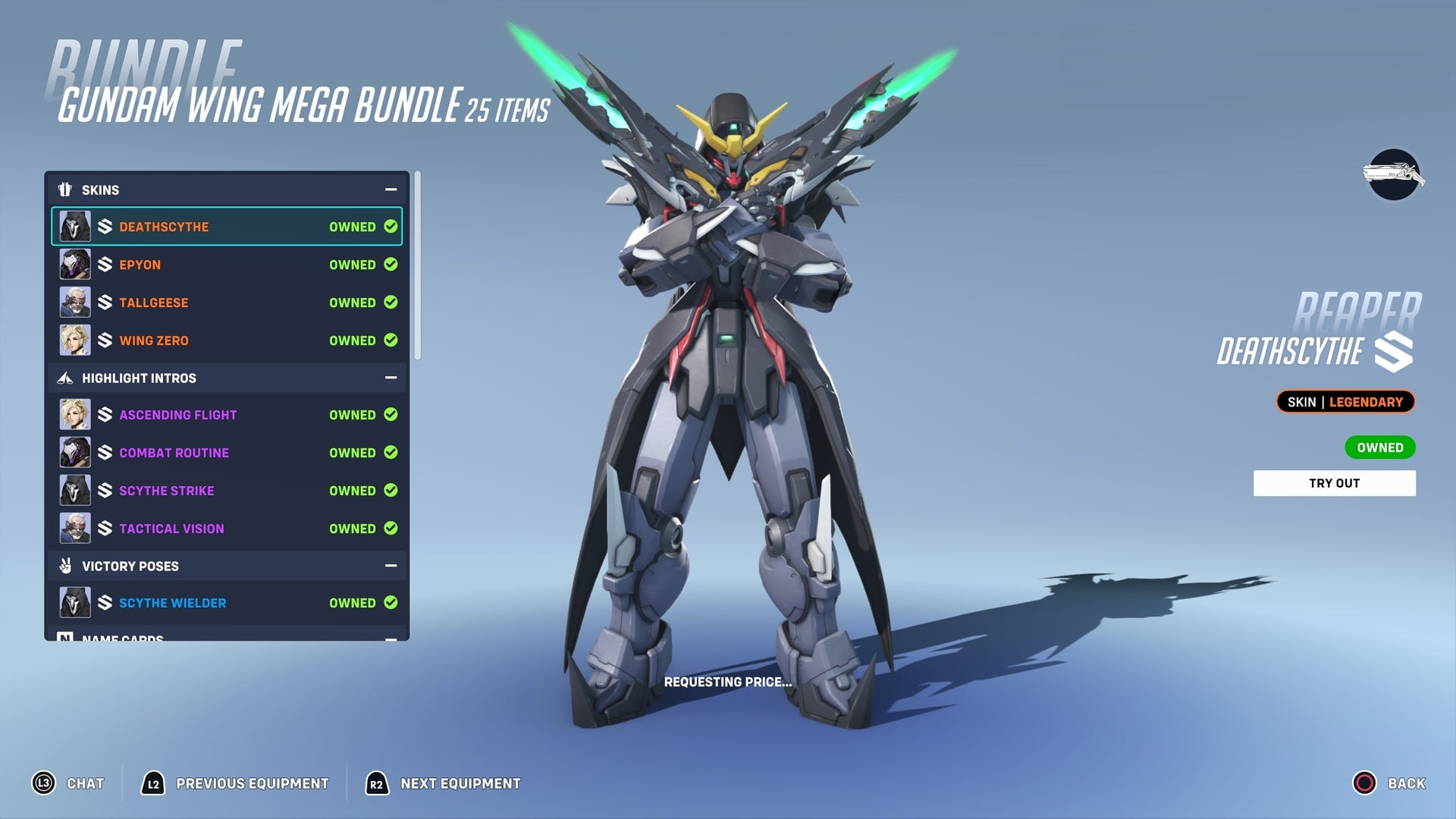The image size is (1456, 819).
Task: Click the OWNED checkmark beside Scythe Strike
Action: [x=391, y=490]
